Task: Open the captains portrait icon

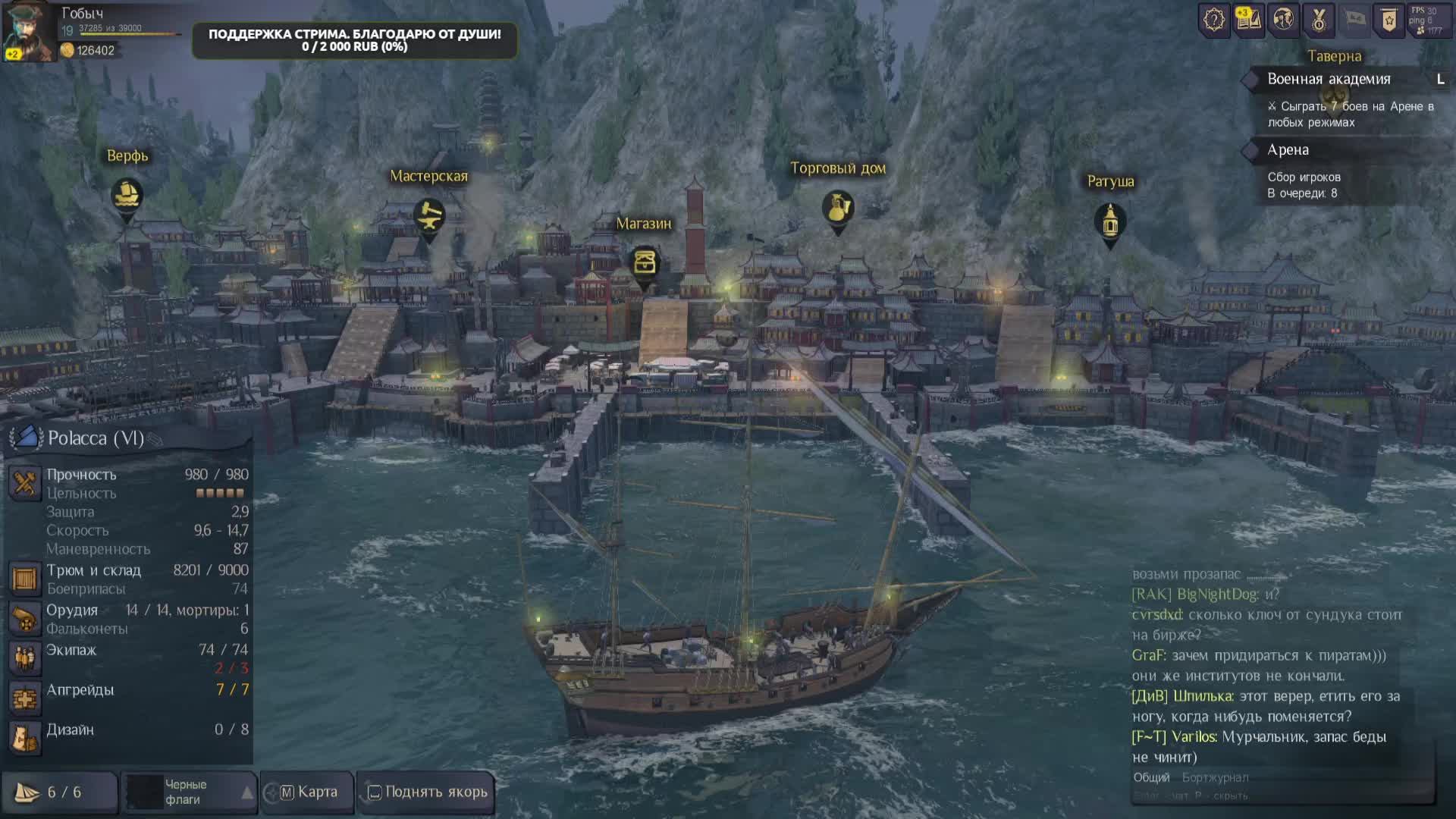Action: (x=1283, y=20)
